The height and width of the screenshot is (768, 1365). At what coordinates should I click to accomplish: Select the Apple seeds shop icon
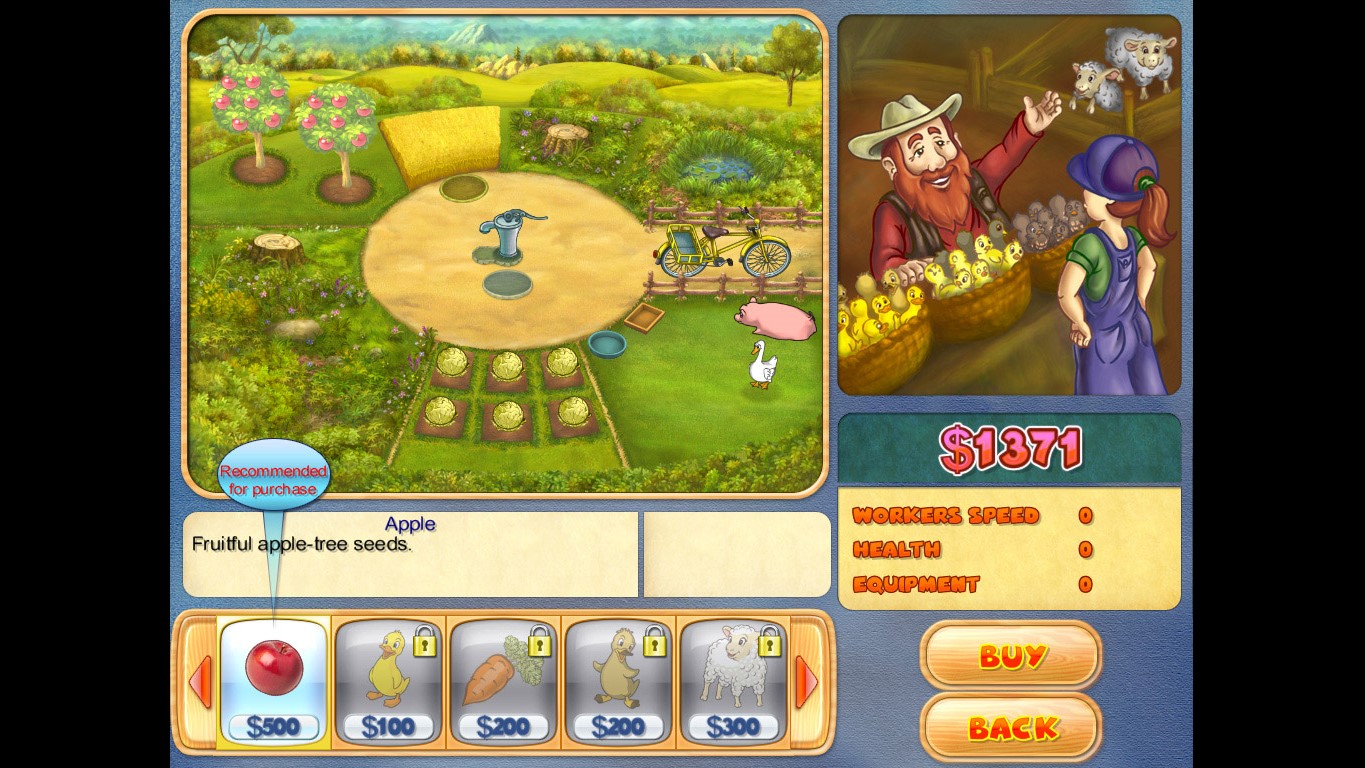point(272,670)
